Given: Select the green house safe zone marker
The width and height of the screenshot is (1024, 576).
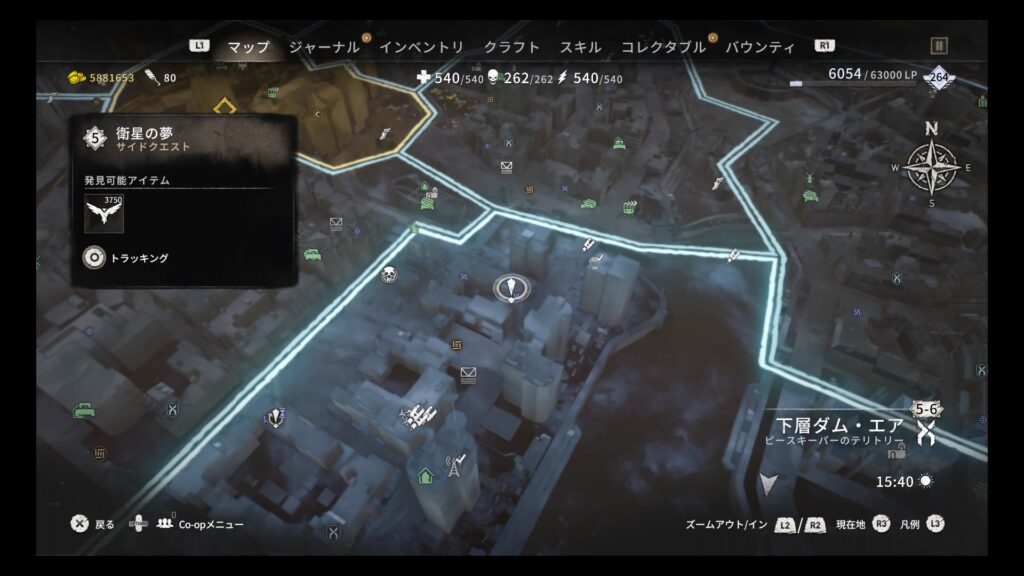Looking at the screenshot, I should pyautogui.click(x=425, y=475).
